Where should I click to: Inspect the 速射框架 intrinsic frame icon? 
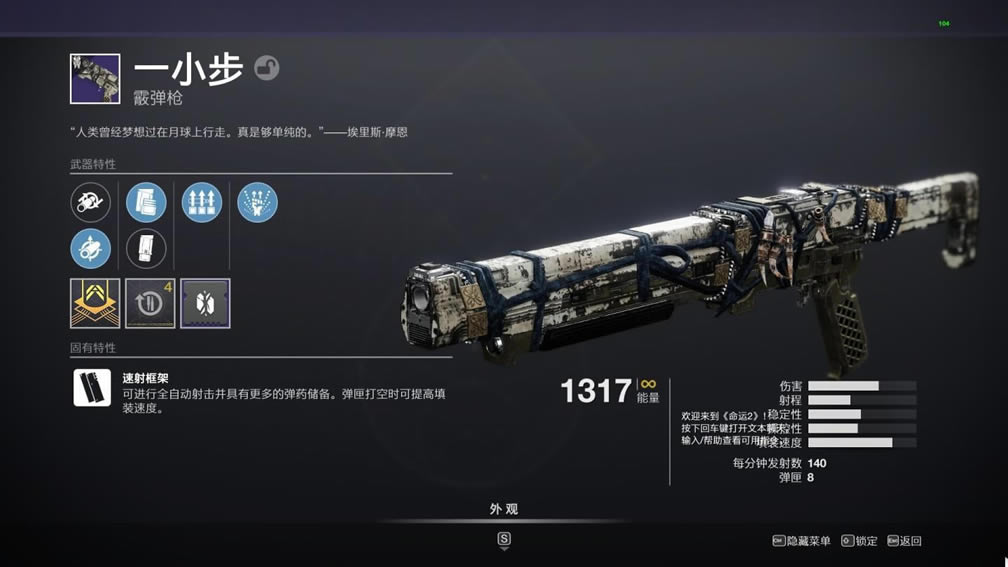click(x=92, y=387)
